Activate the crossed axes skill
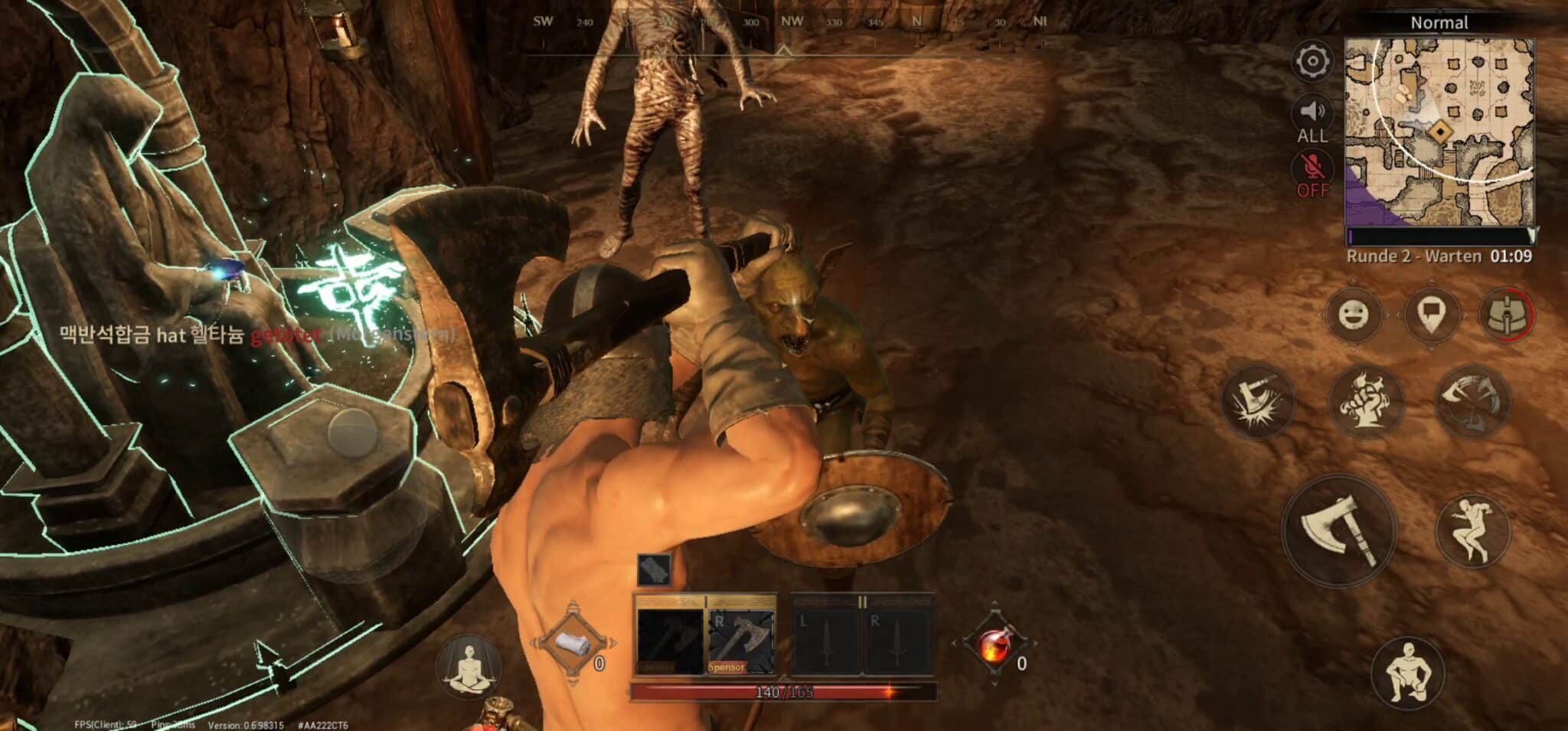This screenshot has height=731, width=1568. coord(1472,401)
